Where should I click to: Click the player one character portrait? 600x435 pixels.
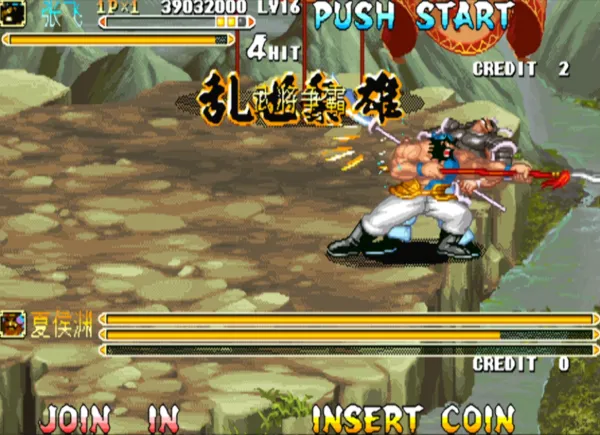pos(14,14)
